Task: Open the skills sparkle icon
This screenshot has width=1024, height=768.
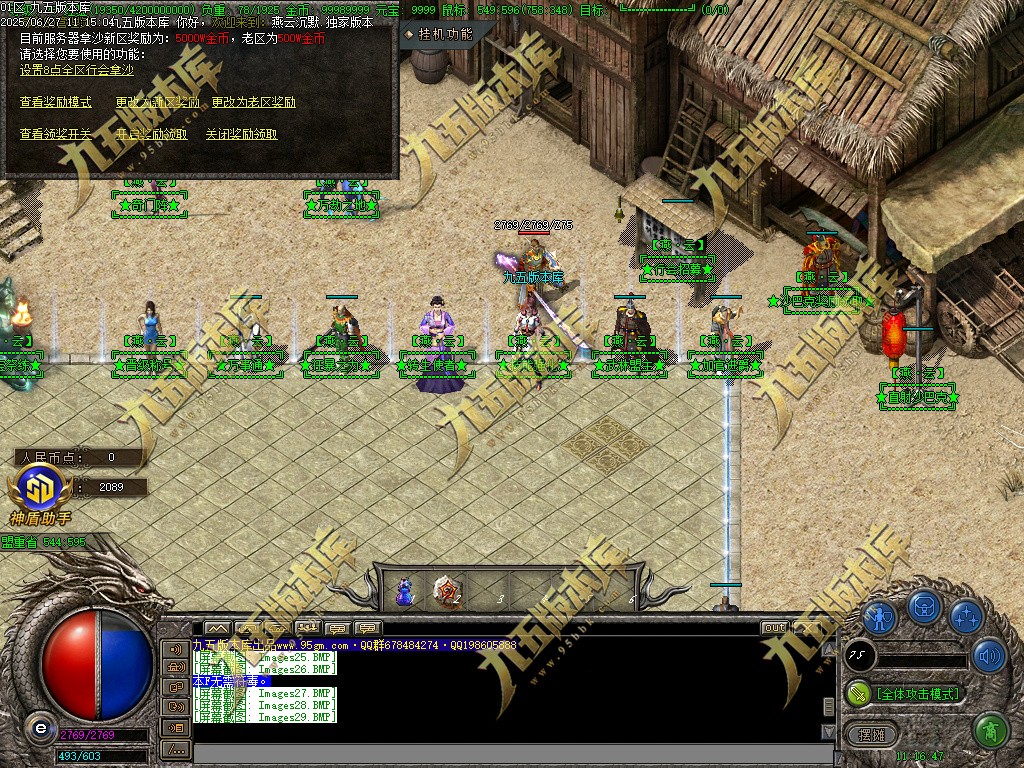Action: point(966,616)
